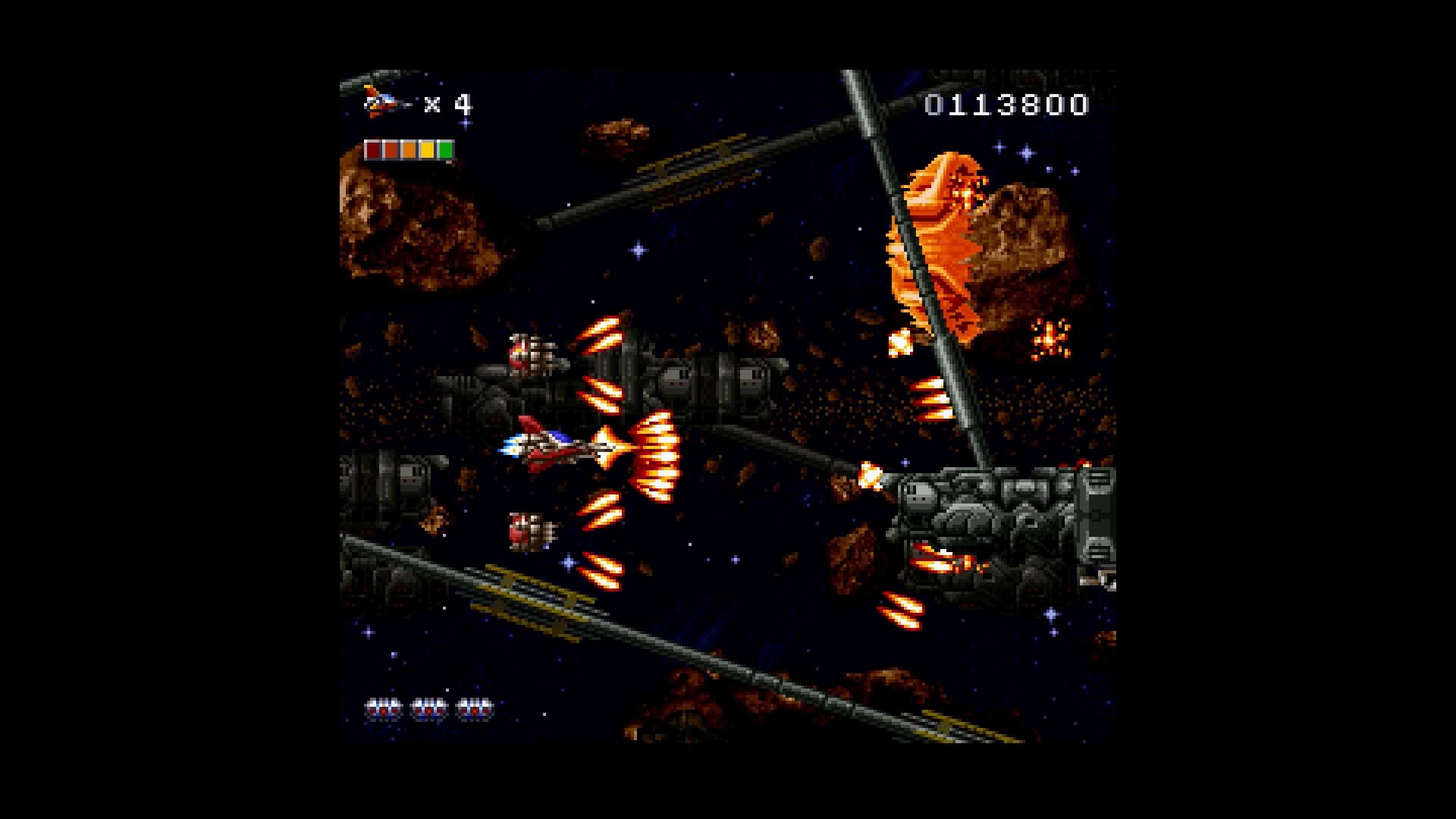Open the score readout showing 0113800
This screenshot has height=819, width=1456.
point(1005,106)
